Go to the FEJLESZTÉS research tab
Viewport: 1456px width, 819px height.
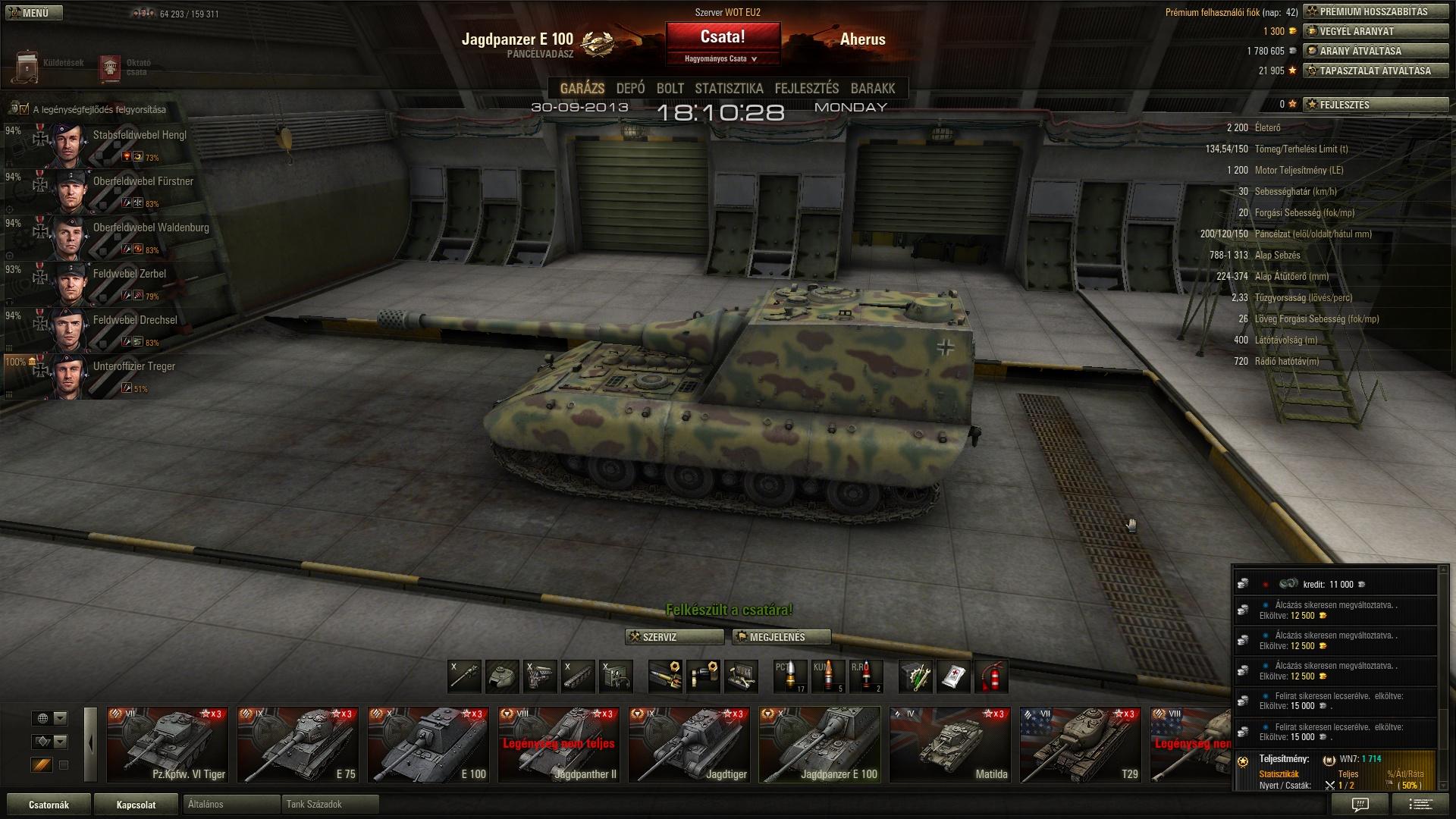point(806,89)
